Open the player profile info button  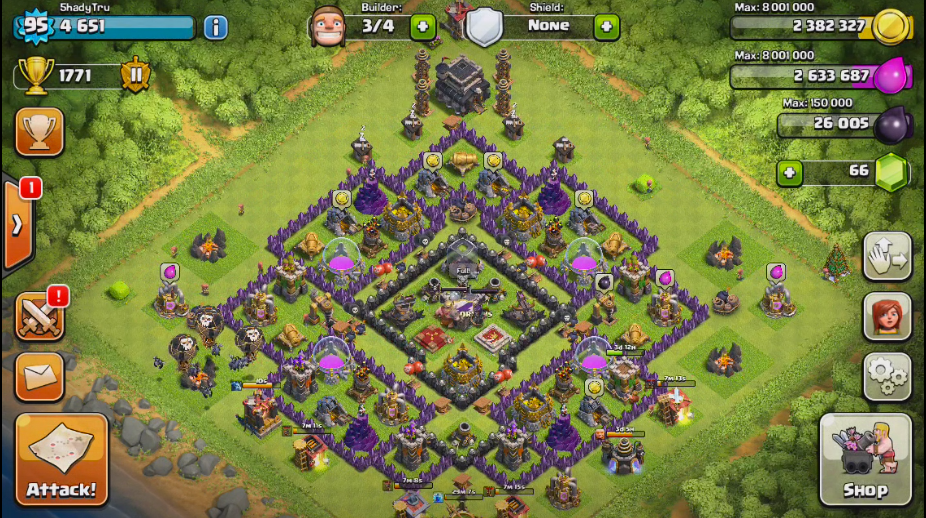[x=215, y=27]
